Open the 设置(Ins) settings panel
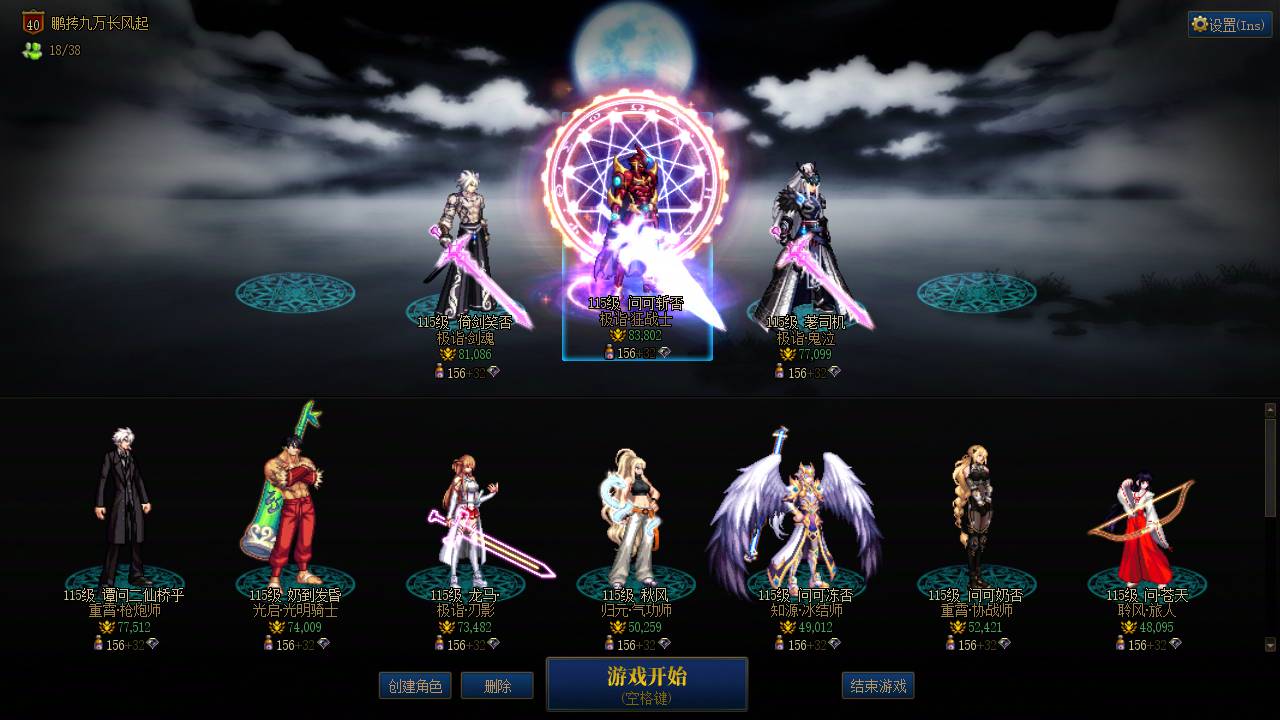This screenshot has width=1280, height=720. [1229, 24]
